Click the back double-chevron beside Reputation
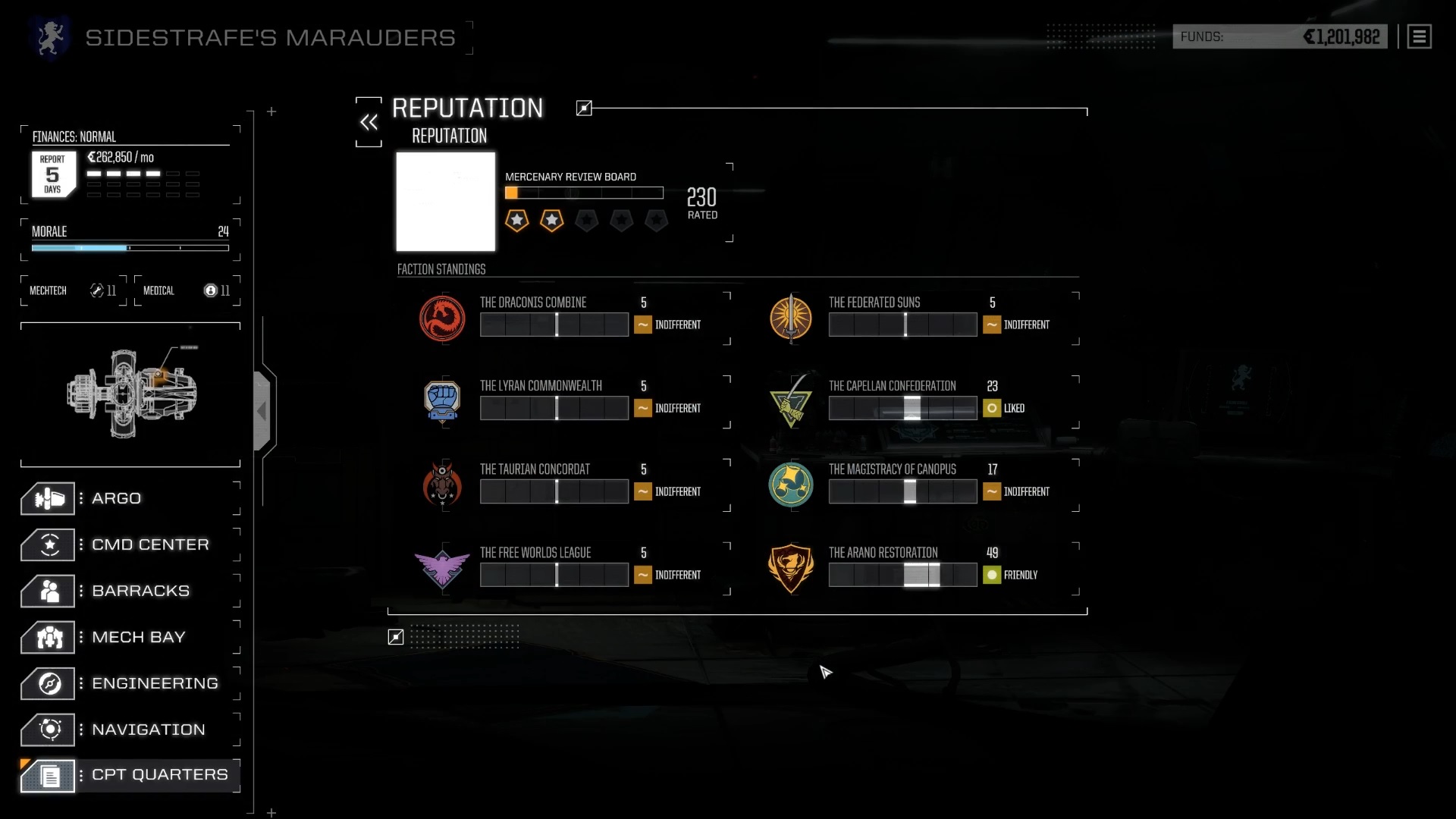This screenshot has width=1456, height=819. pyautogui.click(x=369, y=121)
